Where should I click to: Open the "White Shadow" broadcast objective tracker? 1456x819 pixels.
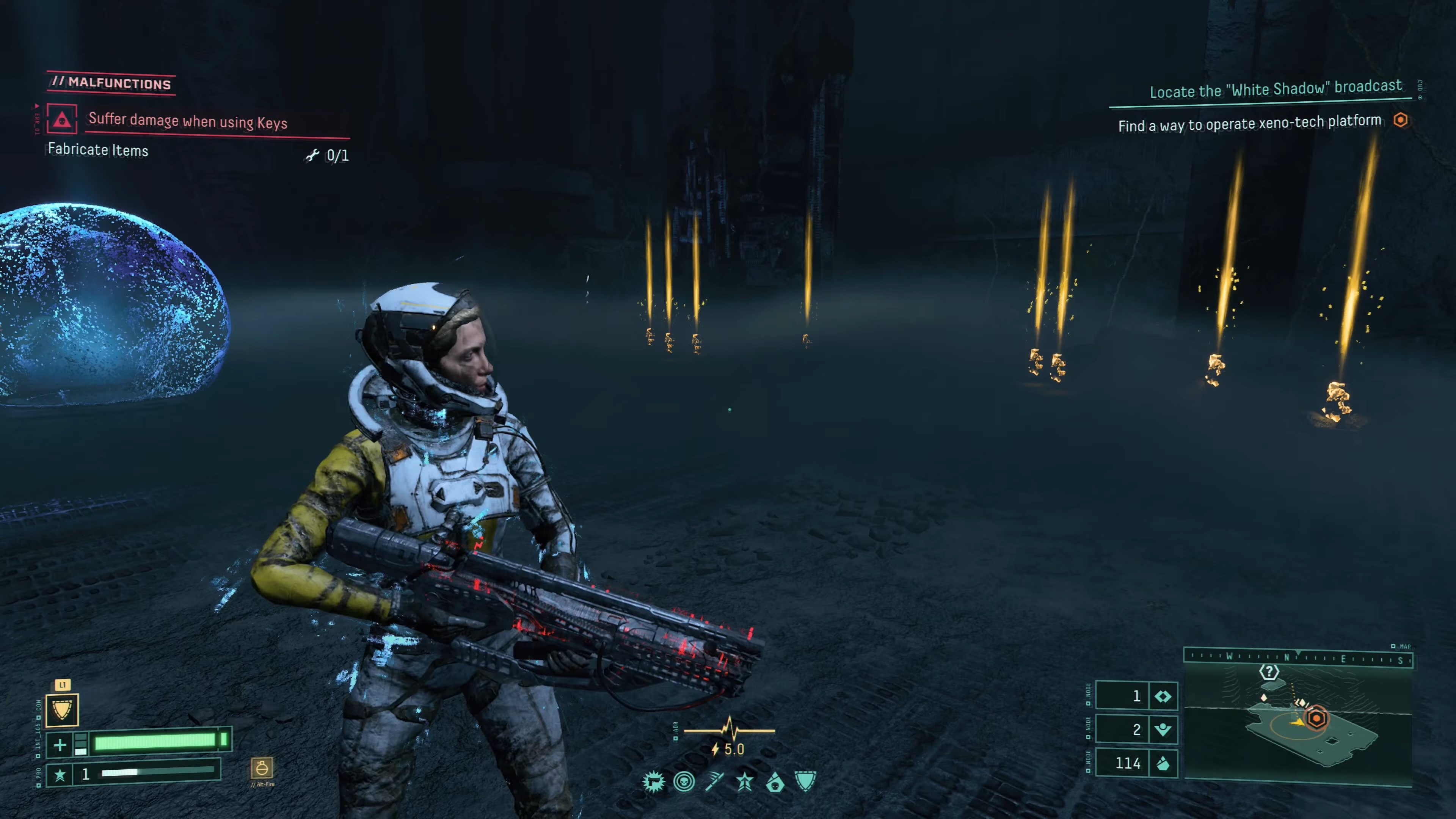tap(1275, 89)
